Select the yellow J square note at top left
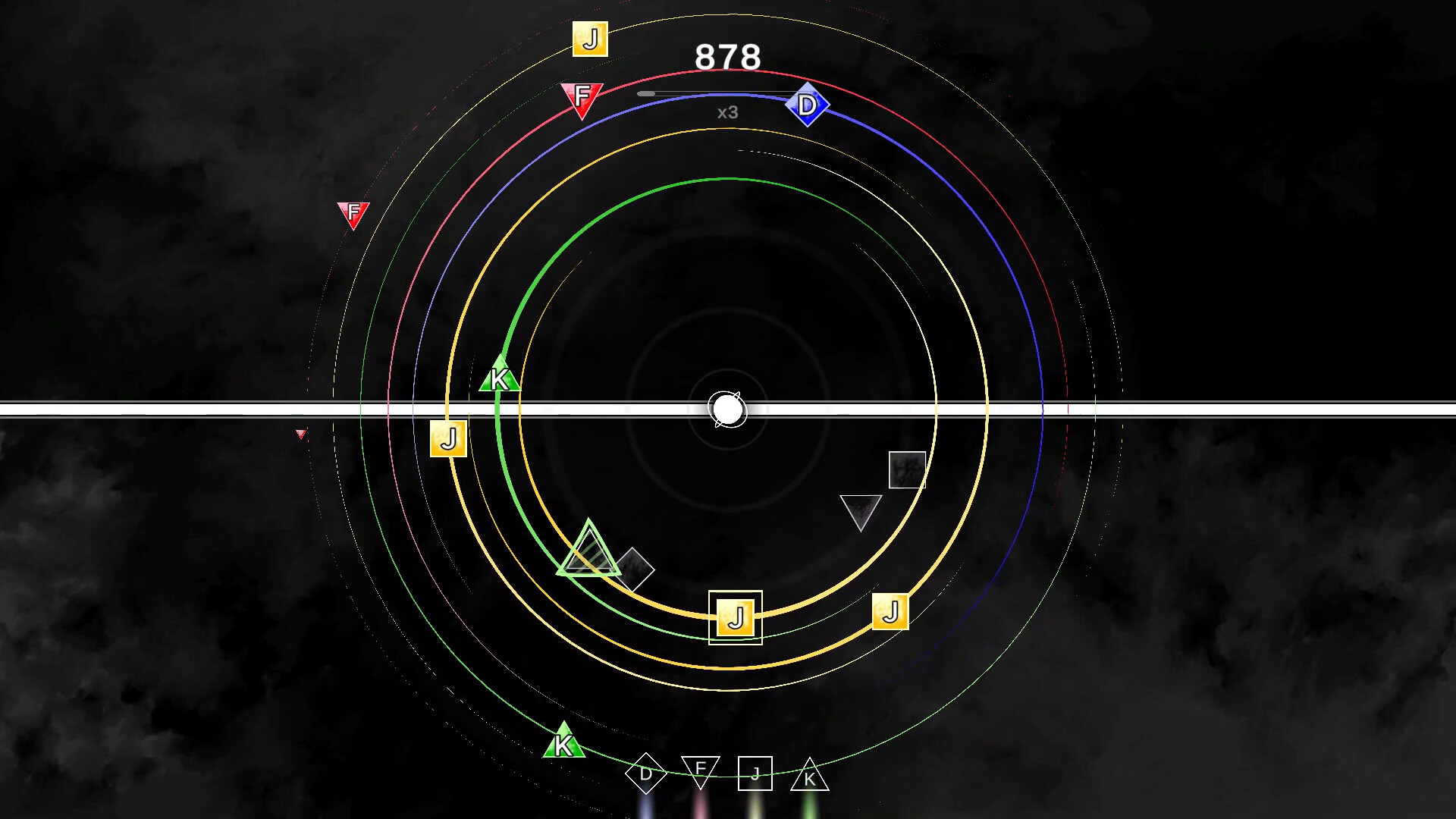The image size is (1456, 819). 591,37
